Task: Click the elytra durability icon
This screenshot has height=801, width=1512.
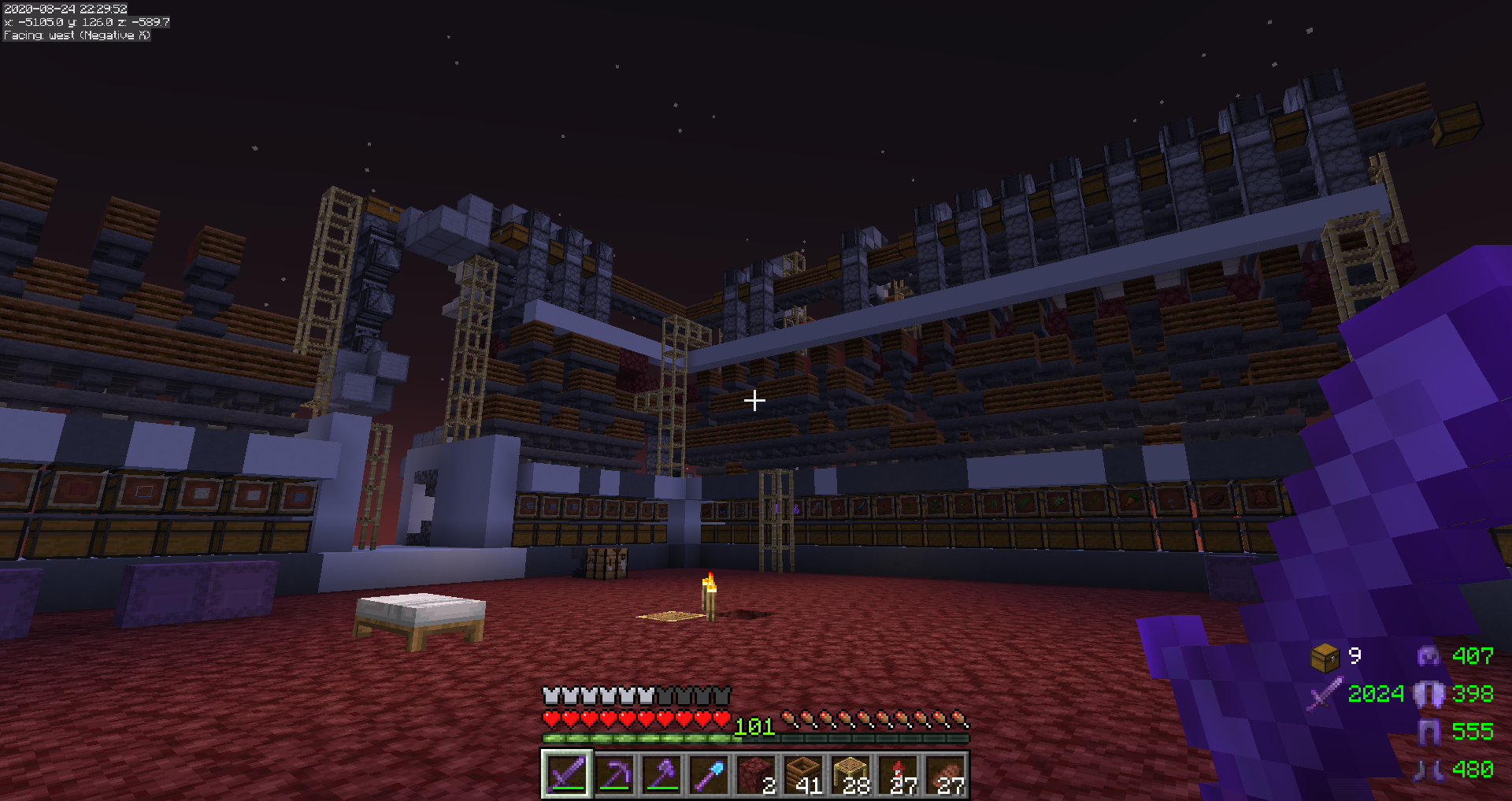Action: 1429,694
